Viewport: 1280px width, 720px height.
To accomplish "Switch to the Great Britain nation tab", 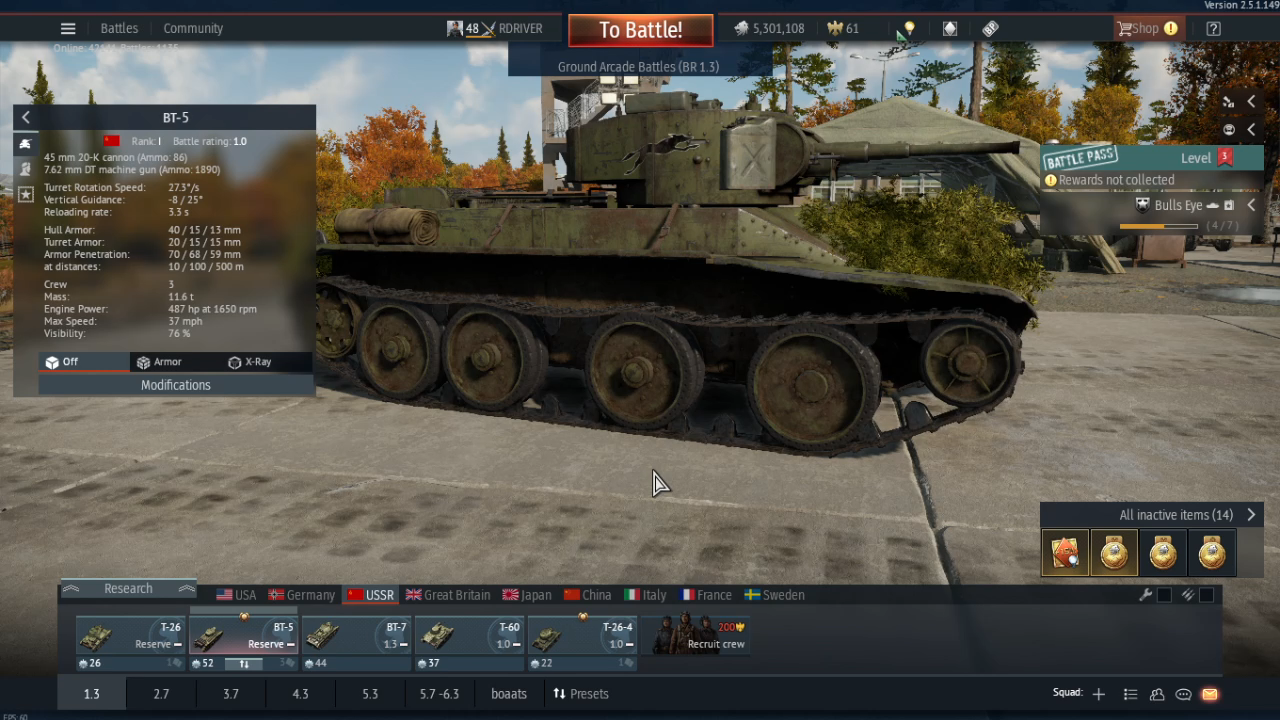I will (447, 595).
